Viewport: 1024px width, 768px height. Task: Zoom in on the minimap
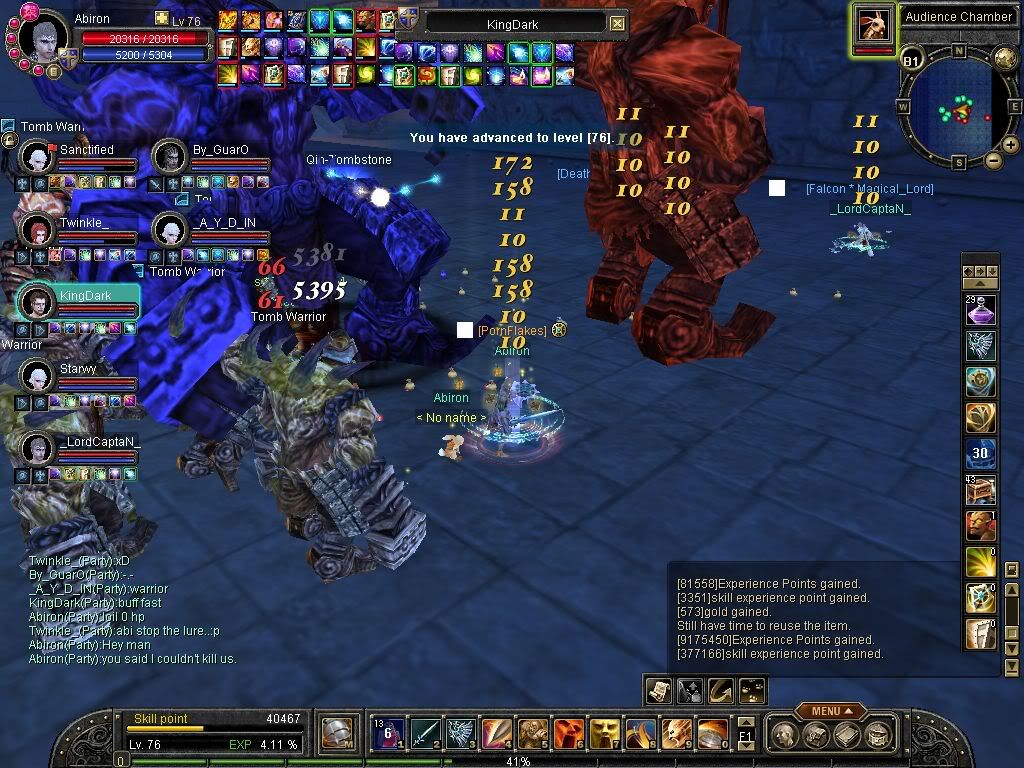pyautogui.click(x=1010, y=145)
